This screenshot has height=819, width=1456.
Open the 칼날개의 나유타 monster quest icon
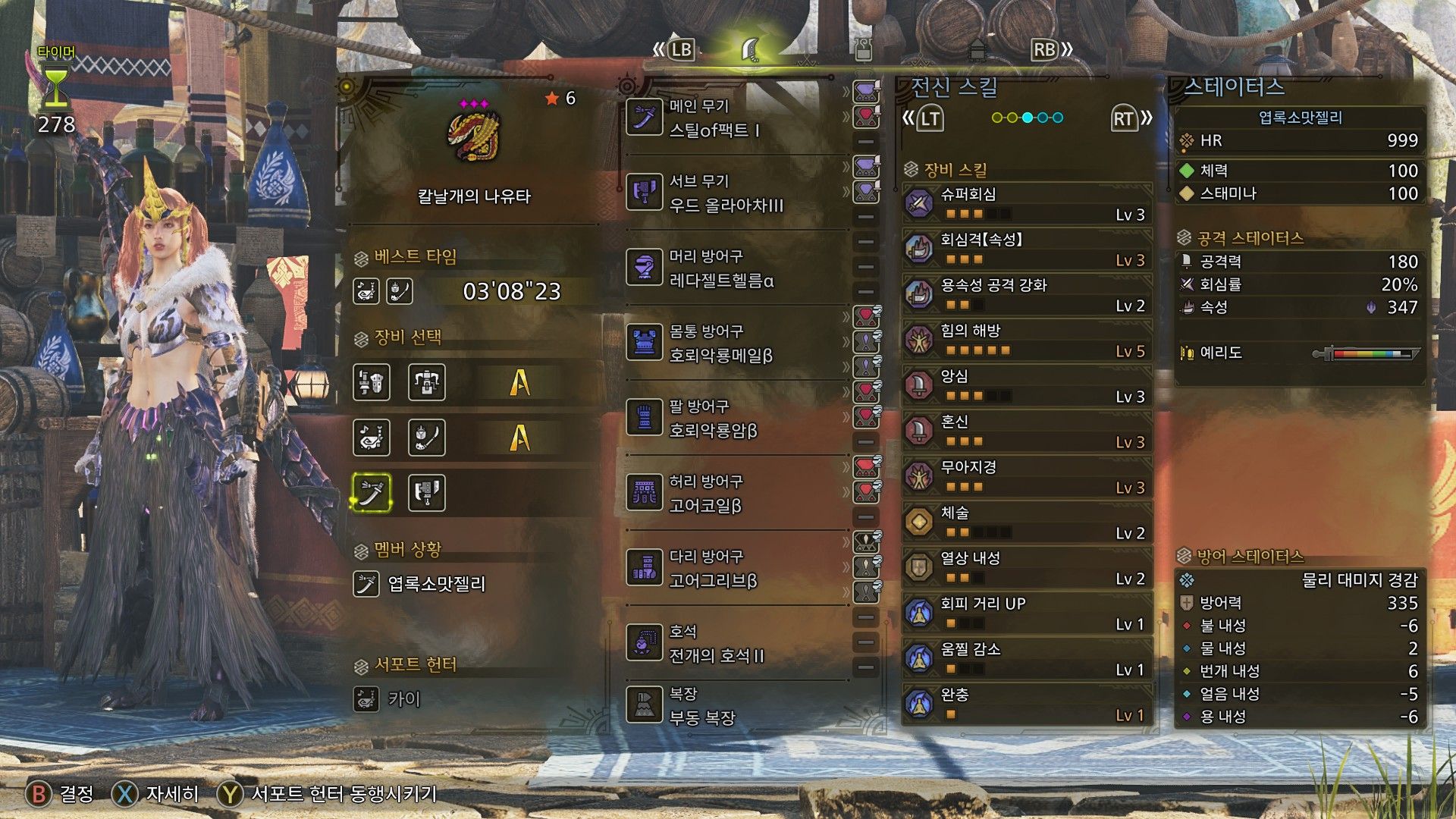tap(475, 136)
